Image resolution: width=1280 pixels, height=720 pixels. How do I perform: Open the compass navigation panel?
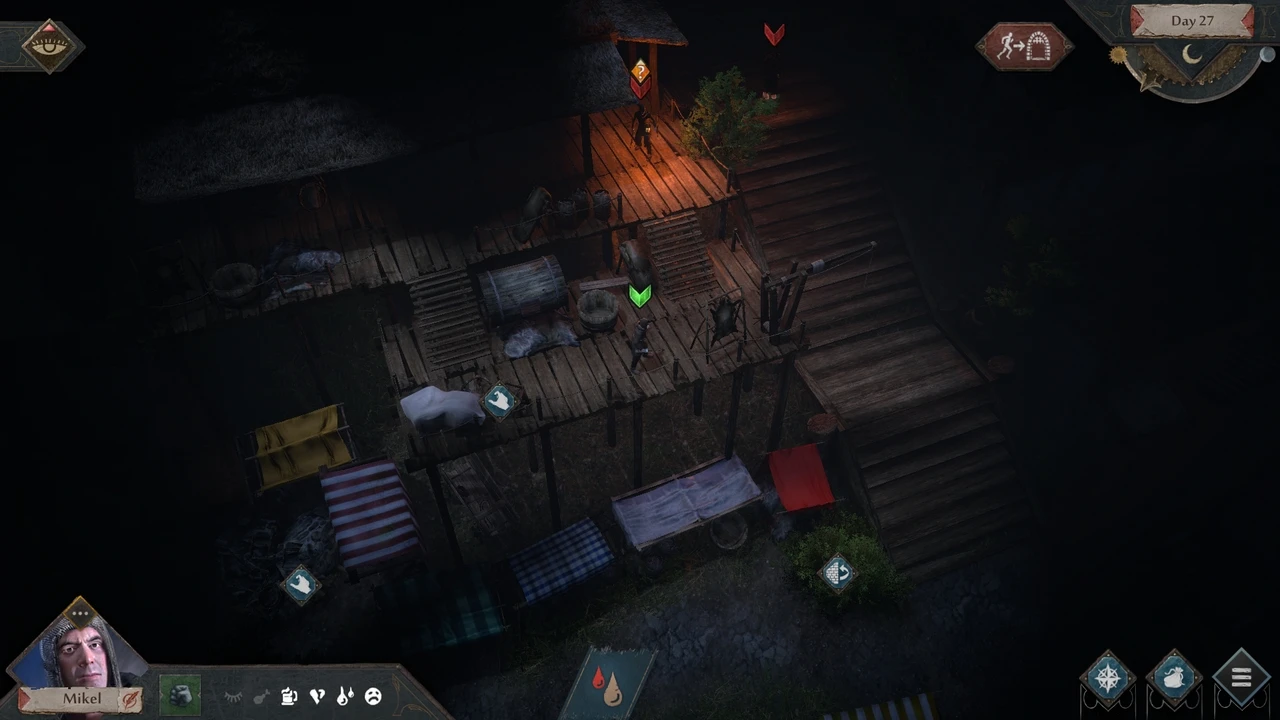[1108, 678]
